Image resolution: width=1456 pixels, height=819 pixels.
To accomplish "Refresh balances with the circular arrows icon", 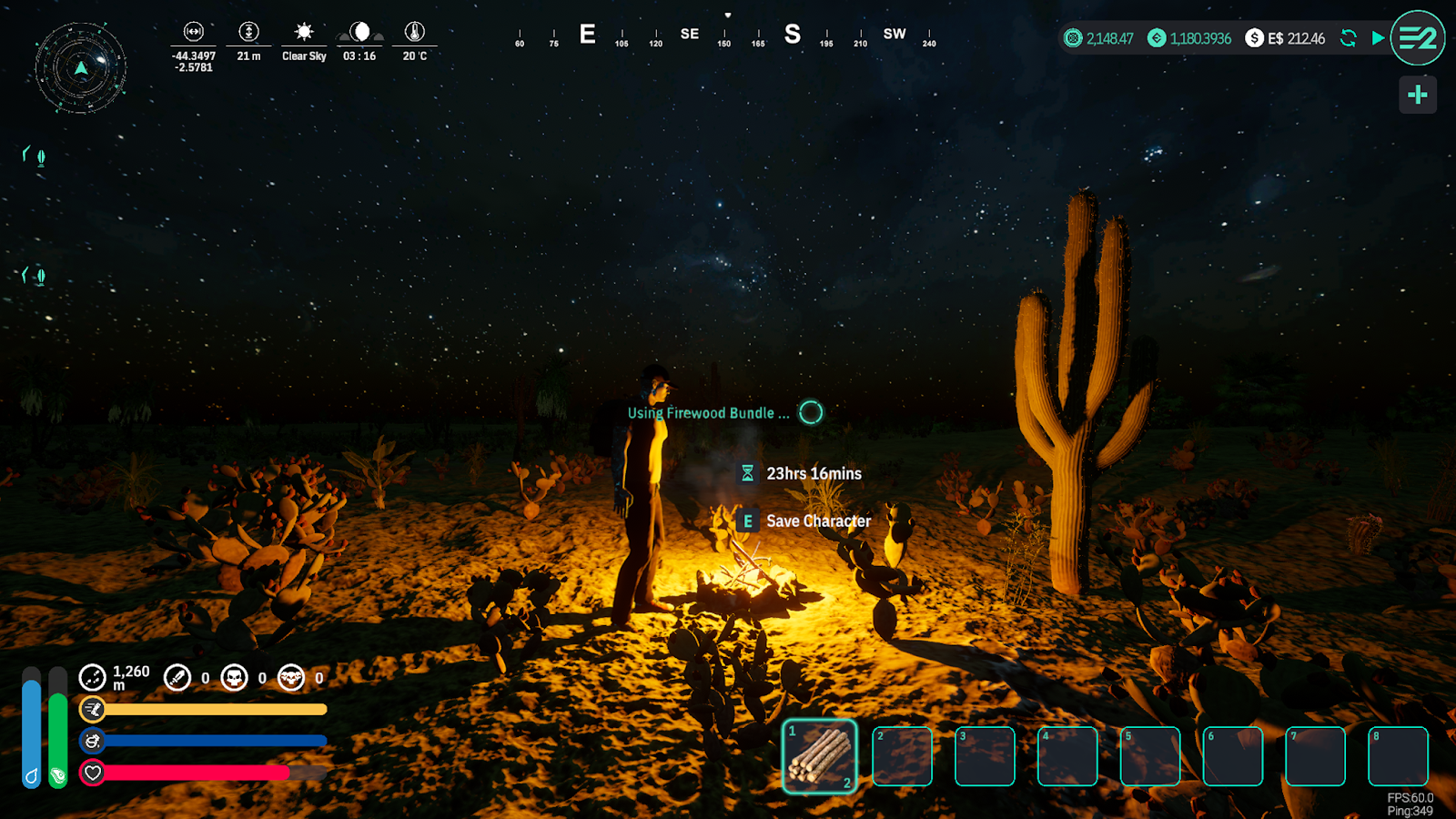I will pyautogui.click(x=1349, y=38).
